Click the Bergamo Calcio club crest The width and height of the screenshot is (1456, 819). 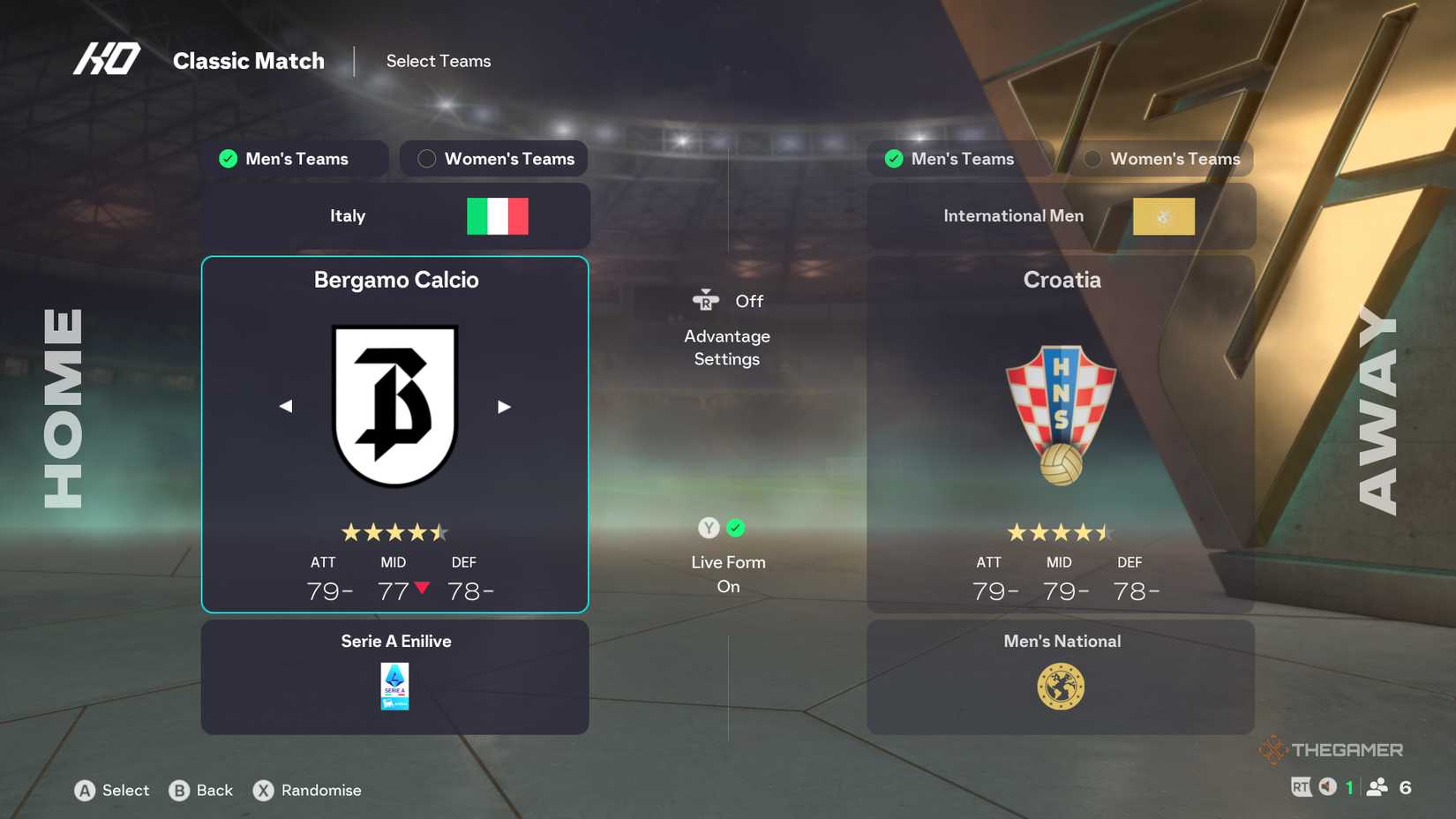pos(394,404)
